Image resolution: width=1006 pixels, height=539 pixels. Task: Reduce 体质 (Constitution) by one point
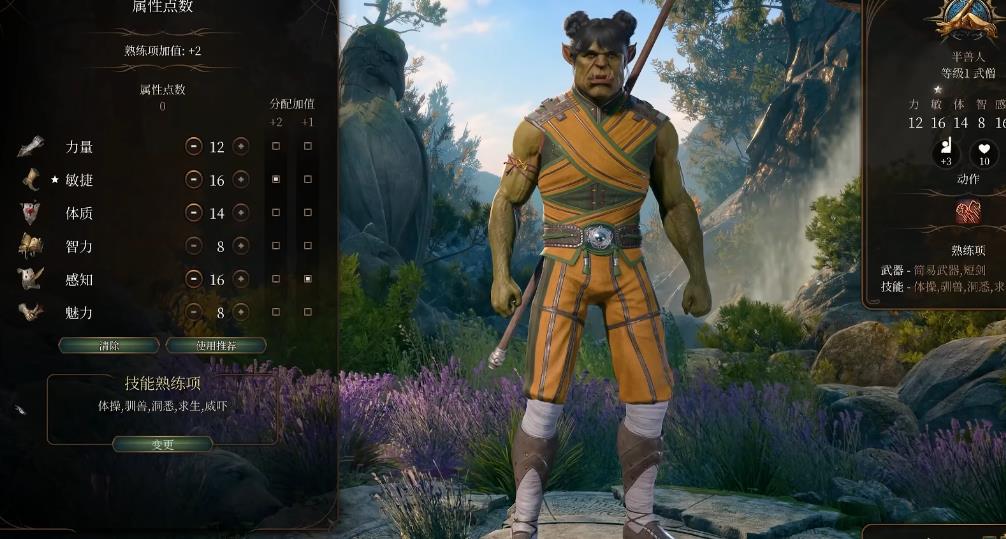(194, 212)
